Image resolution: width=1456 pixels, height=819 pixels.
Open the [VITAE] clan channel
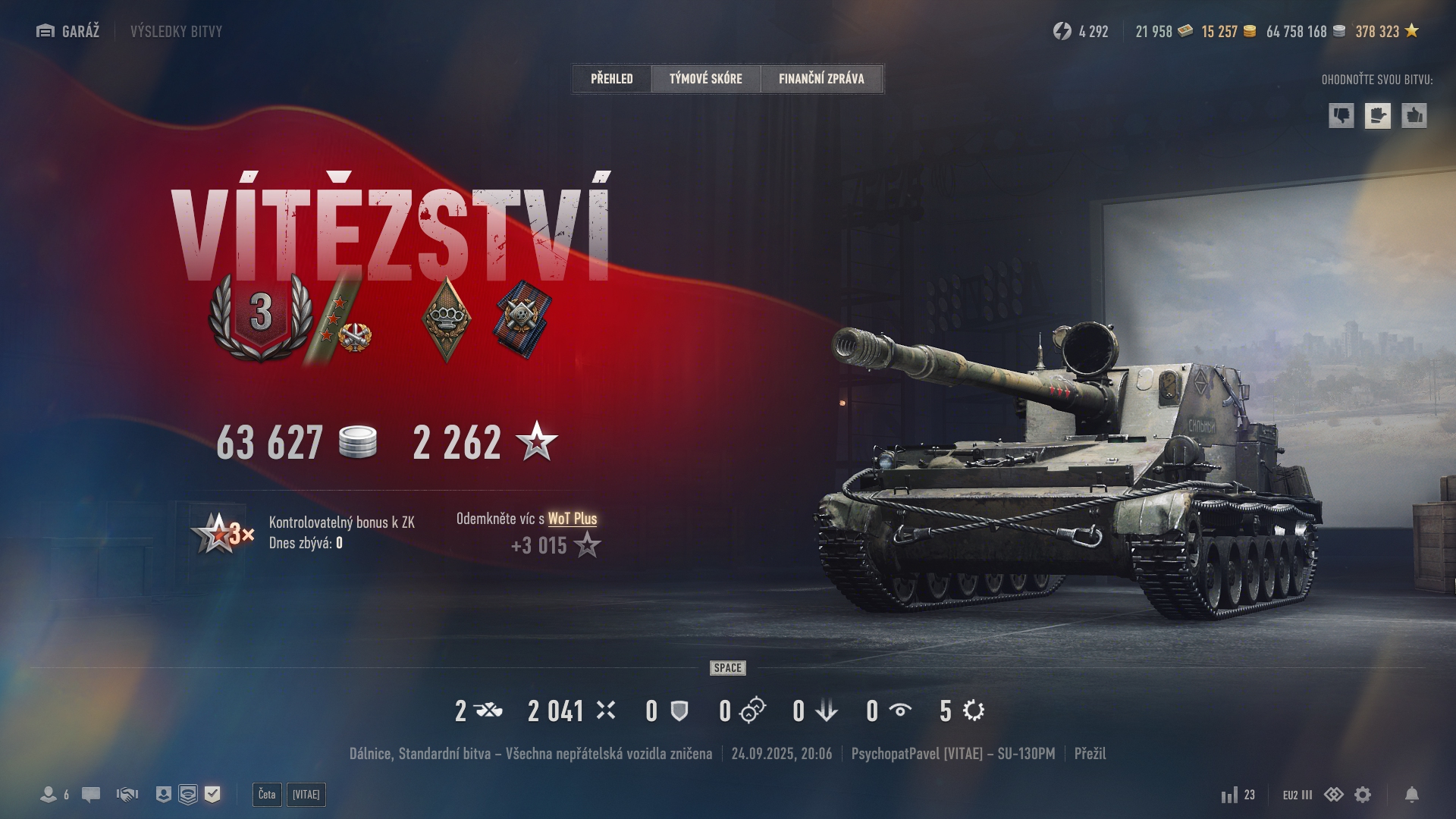click(306, 795)
